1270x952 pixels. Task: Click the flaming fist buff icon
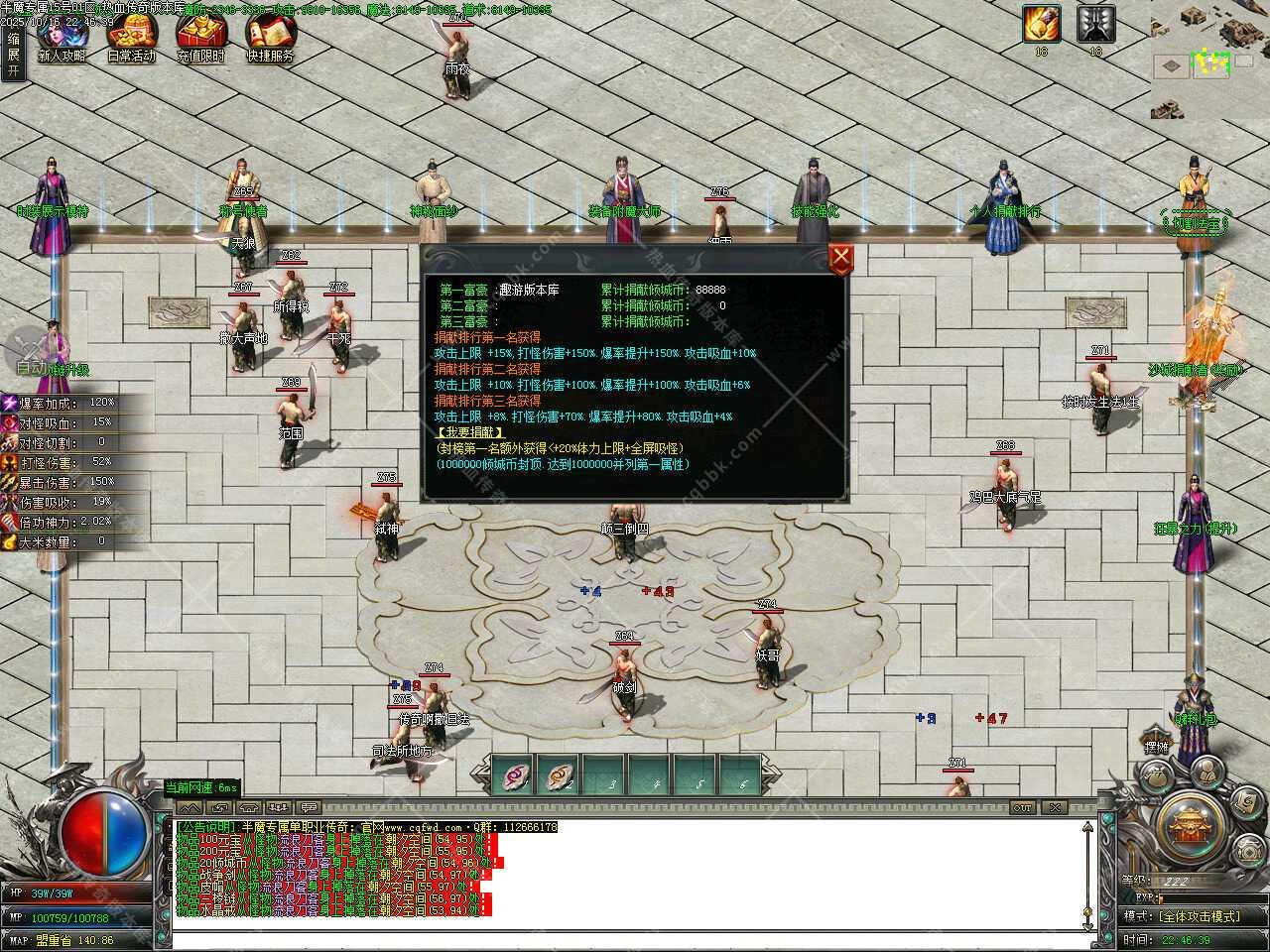(x=1042, y=24)
